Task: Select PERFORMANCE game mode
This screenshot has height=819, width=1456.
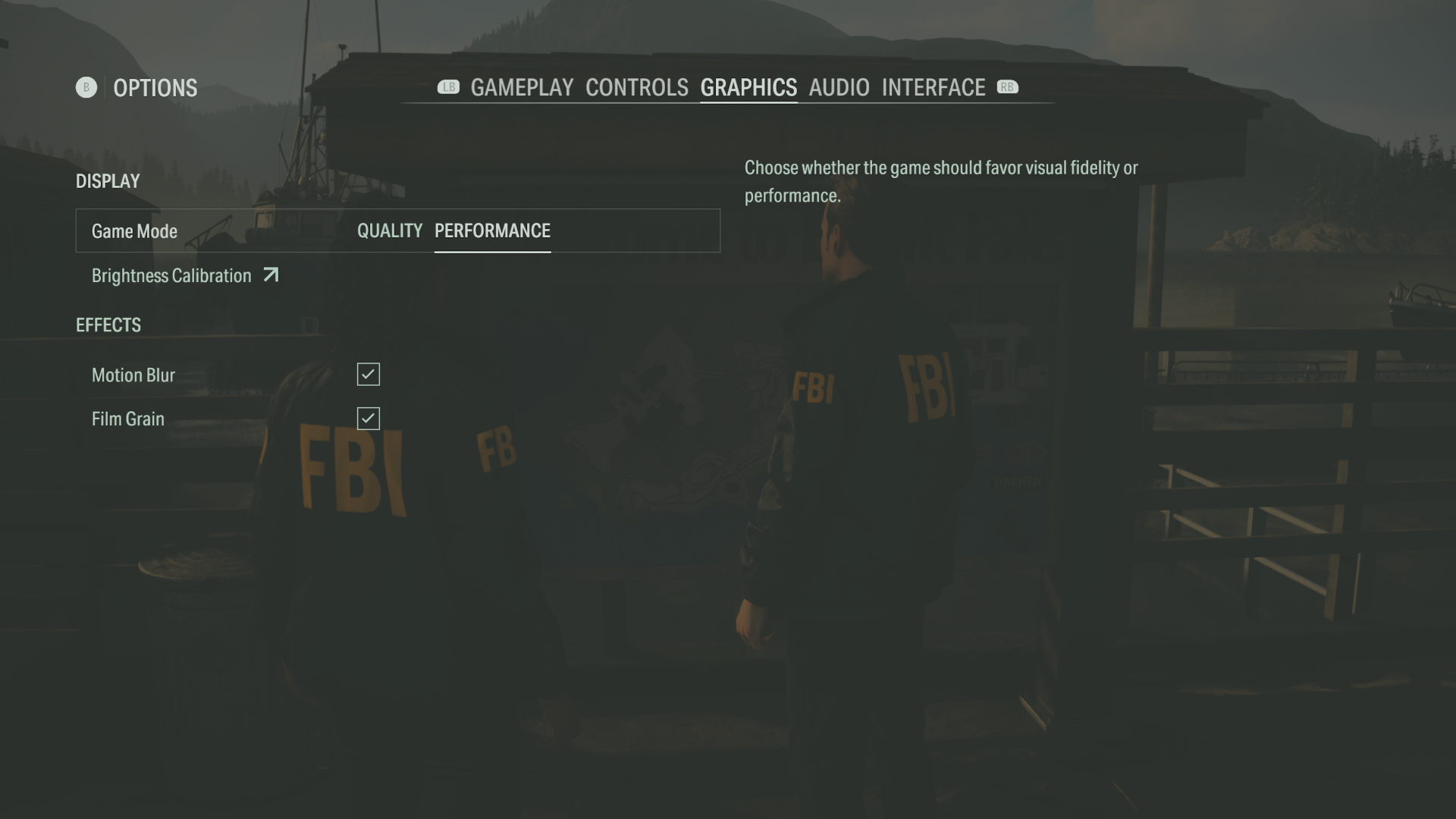Action: (x=492, y=231)
